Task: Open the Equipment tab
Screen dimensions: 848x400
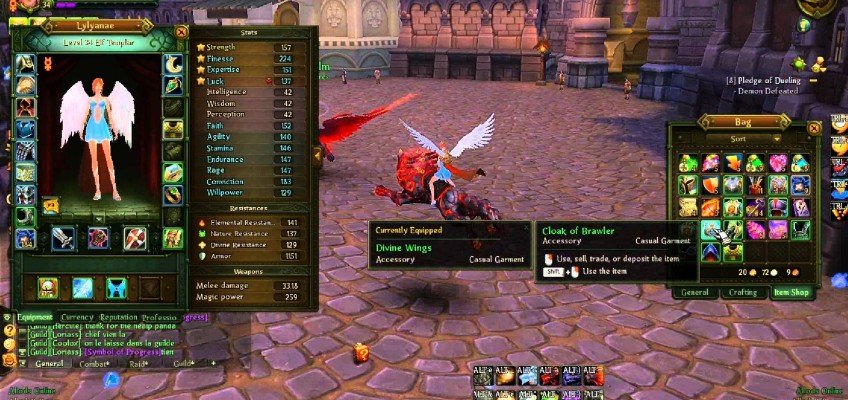Action: (x=36, y=317)
